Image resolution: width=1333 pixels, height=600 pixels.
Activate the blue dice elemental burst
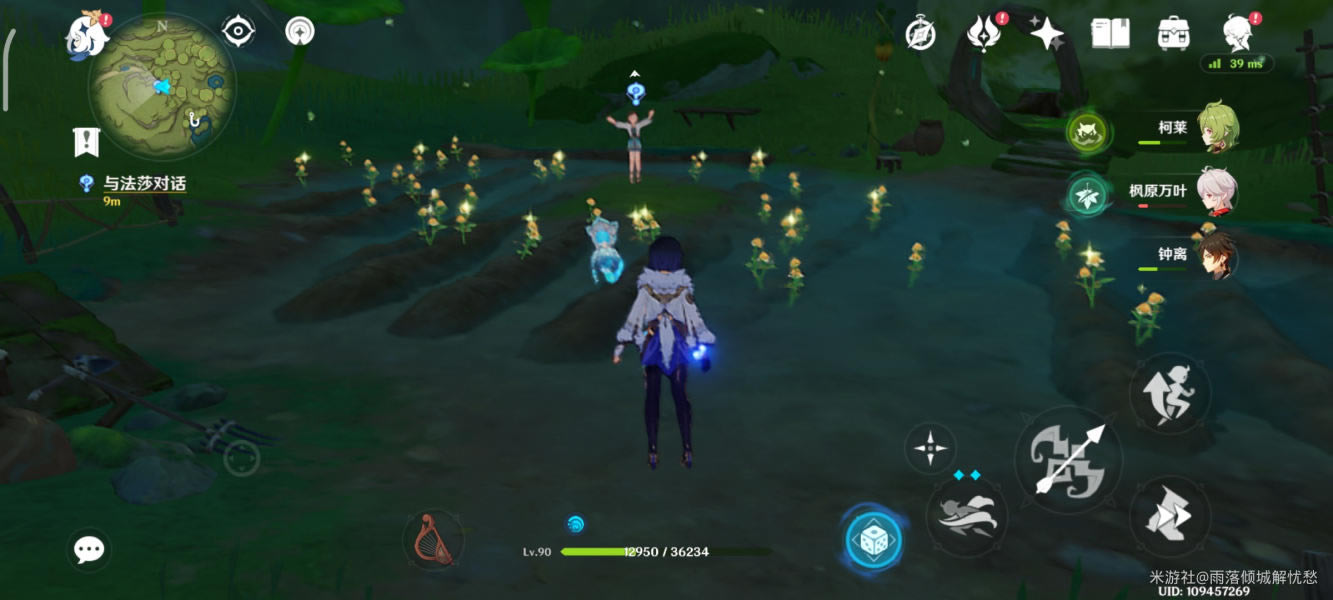pos(873,540)
